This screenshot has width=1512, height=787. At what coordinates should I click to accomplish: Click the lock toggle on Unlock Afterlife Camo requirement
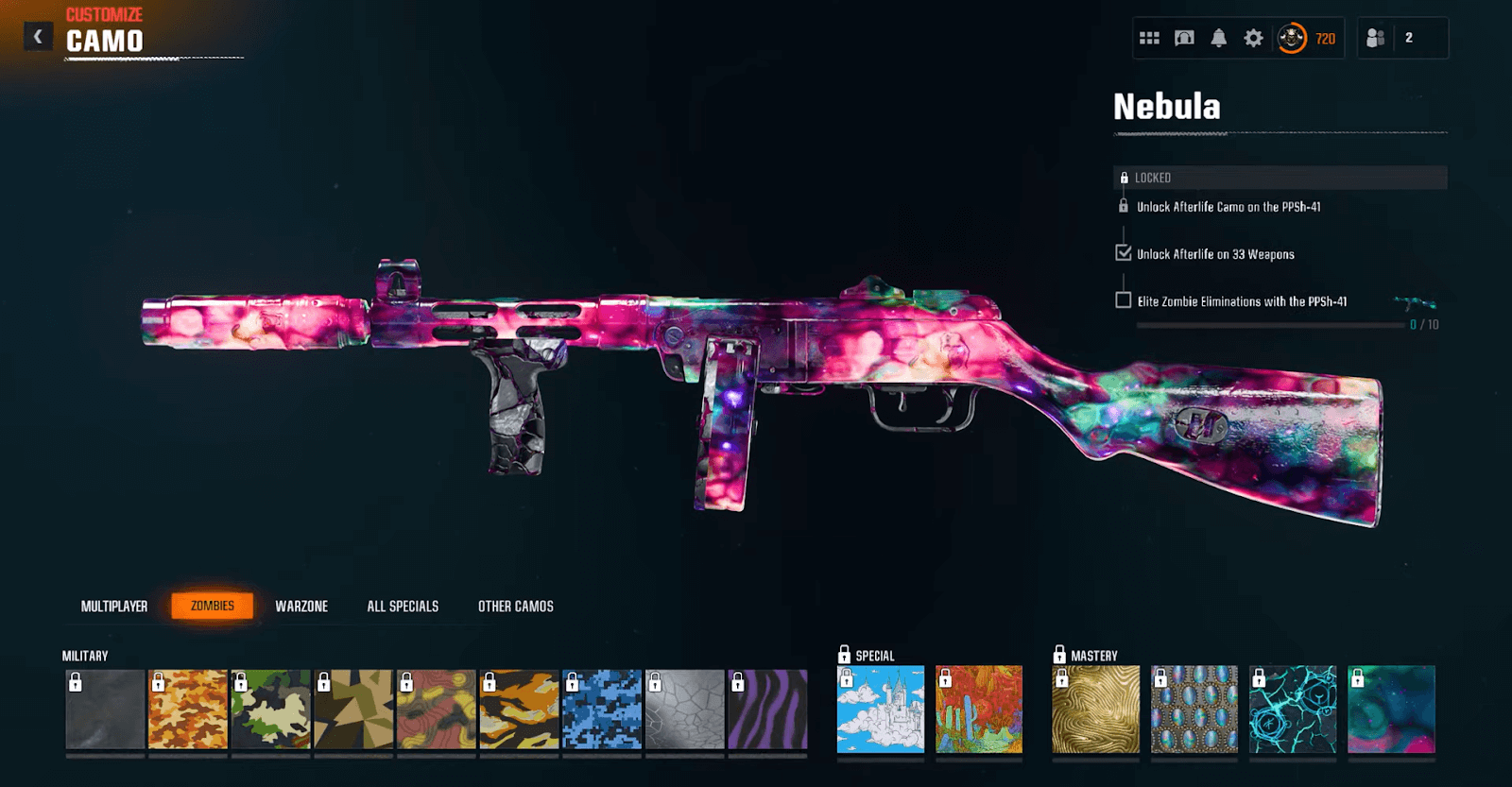point(1123,206)
